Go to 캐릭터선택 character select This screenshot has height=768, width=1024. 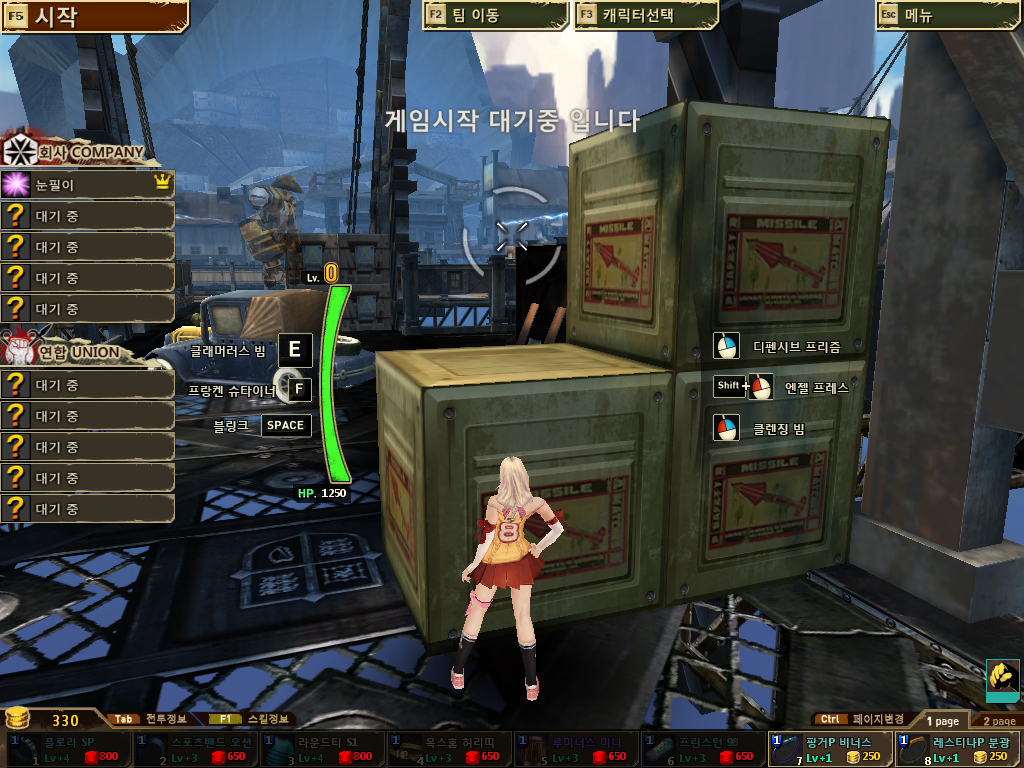[646, 15]
